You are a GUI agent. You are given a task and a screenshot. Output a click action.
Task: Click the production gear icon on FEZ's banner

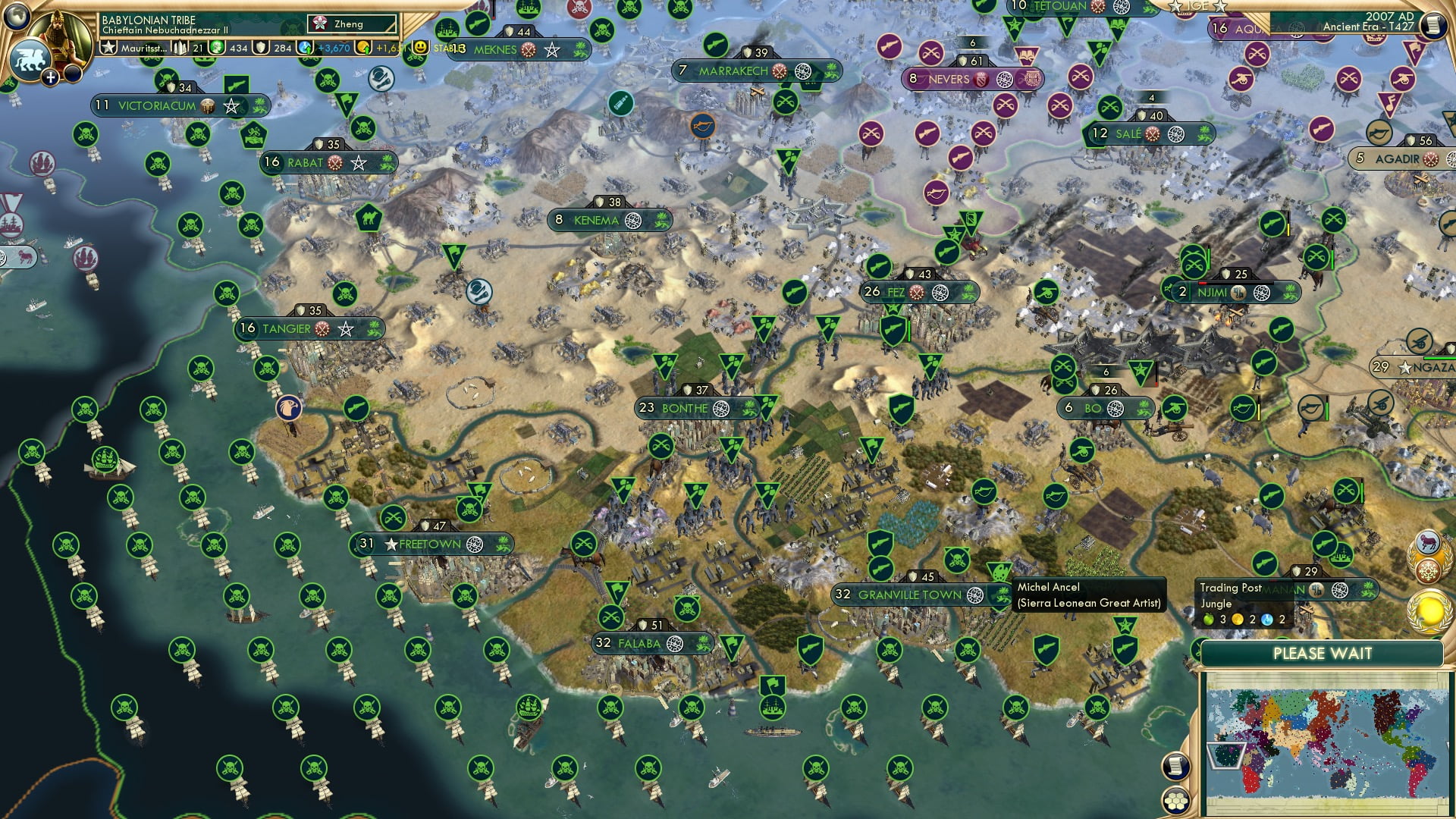click(940, 293)
